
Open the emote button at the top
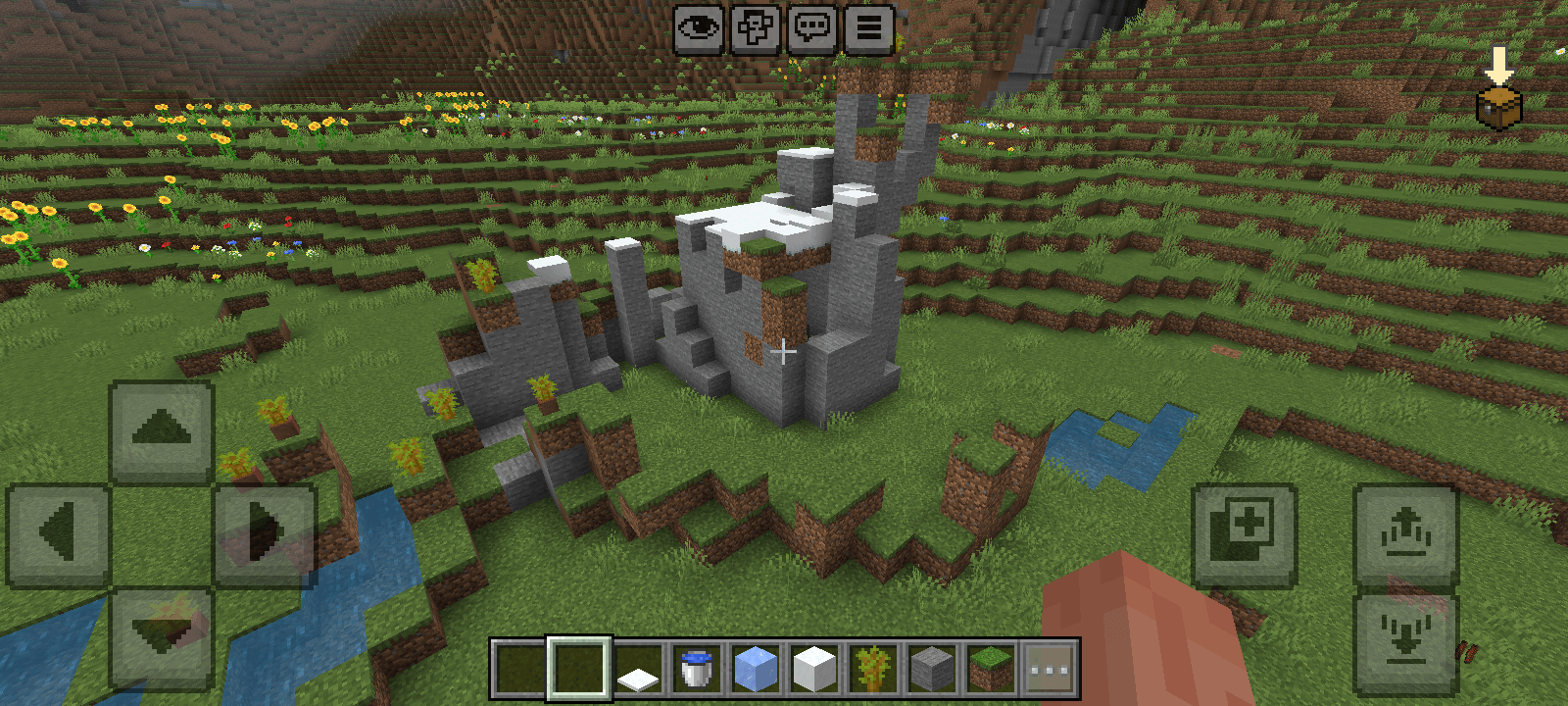[x=756, y=28]
